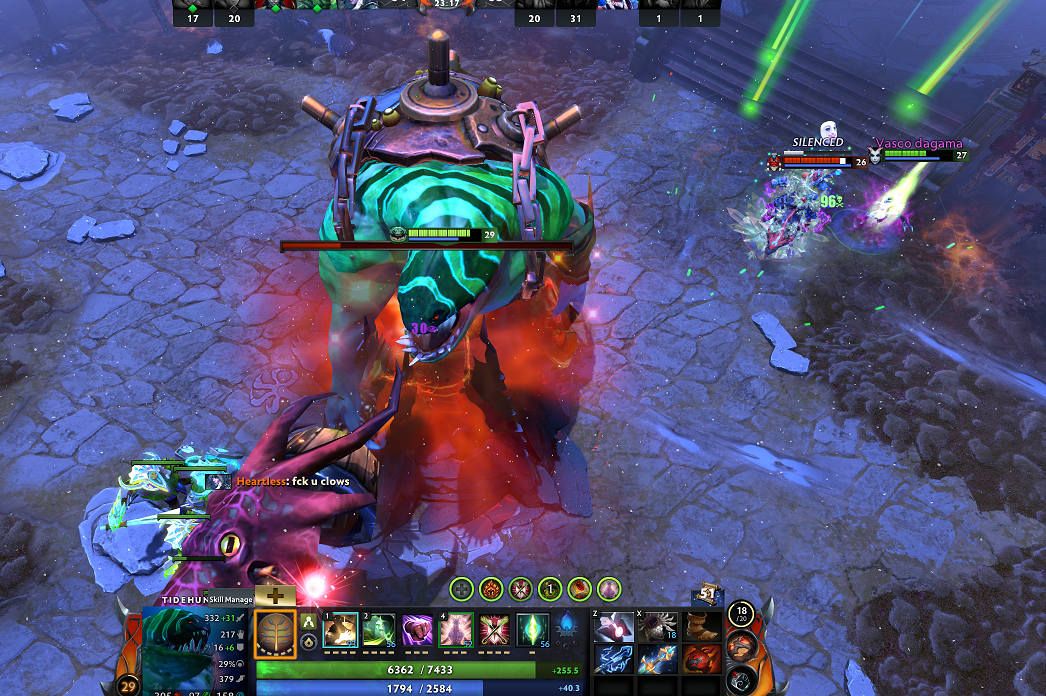
Task: Click the game clock showing 23:17
Action: click(x=445, y=4)
